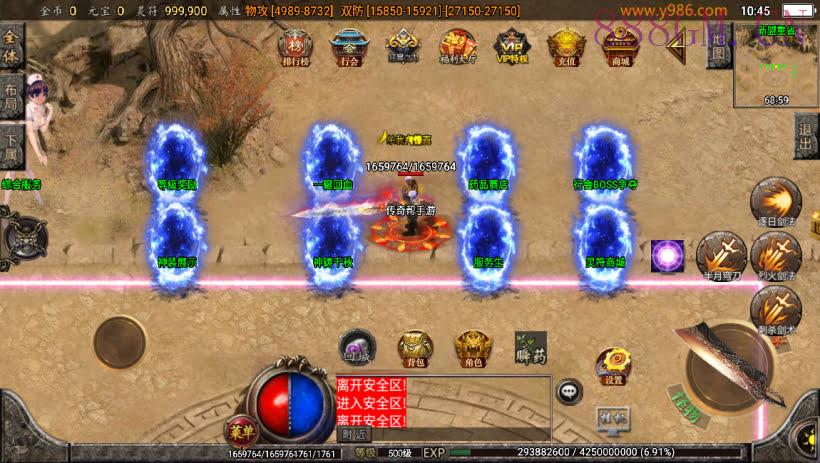Activate the 半月弯刀 skill
The image size is (820, 463).
[720, 255]
